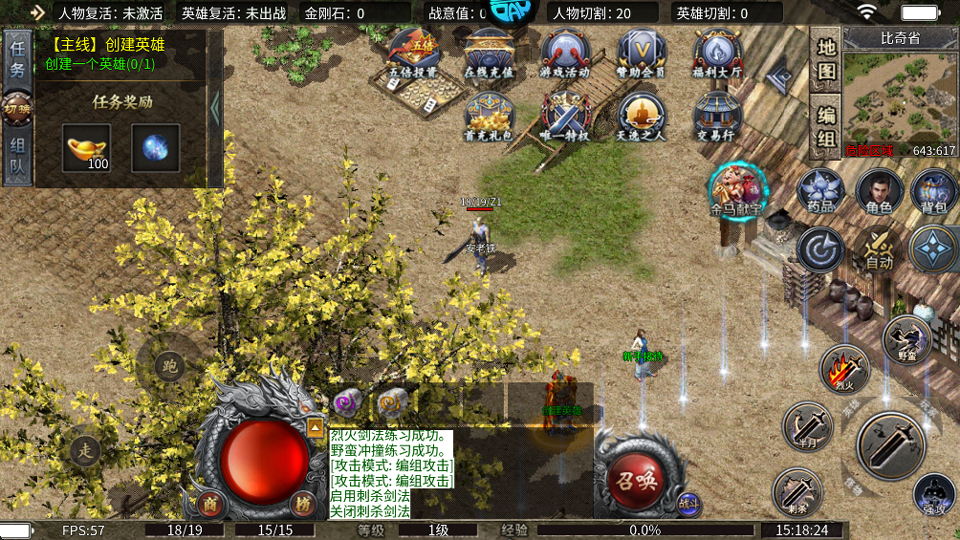Screen dimensions: 960x540
Task: Use the 野蛮 charge skill
Action: pyautogui.click(x=906, y=340)
